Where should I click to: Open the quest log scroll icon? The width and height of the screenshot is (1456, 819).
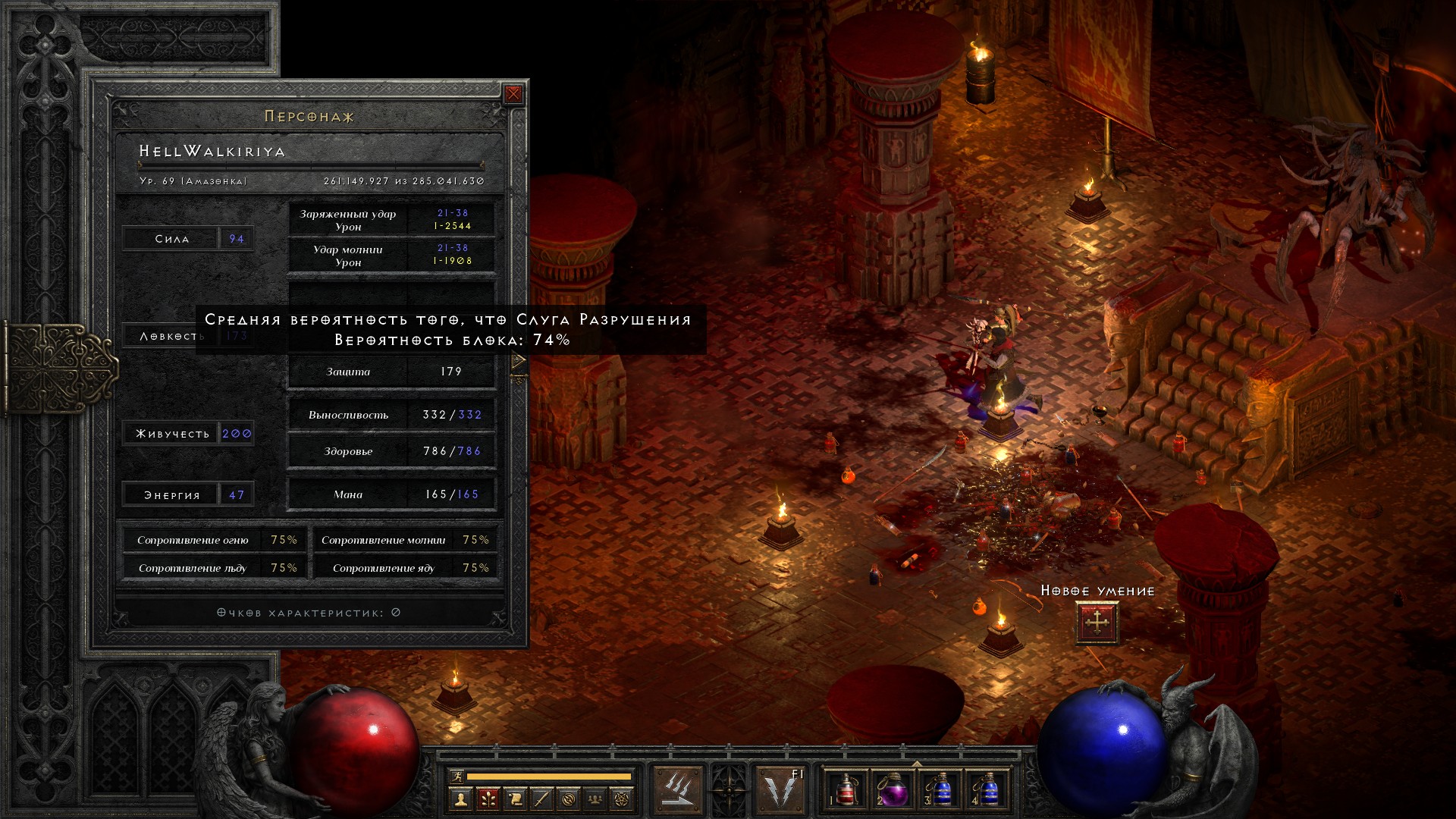[515, 799]
